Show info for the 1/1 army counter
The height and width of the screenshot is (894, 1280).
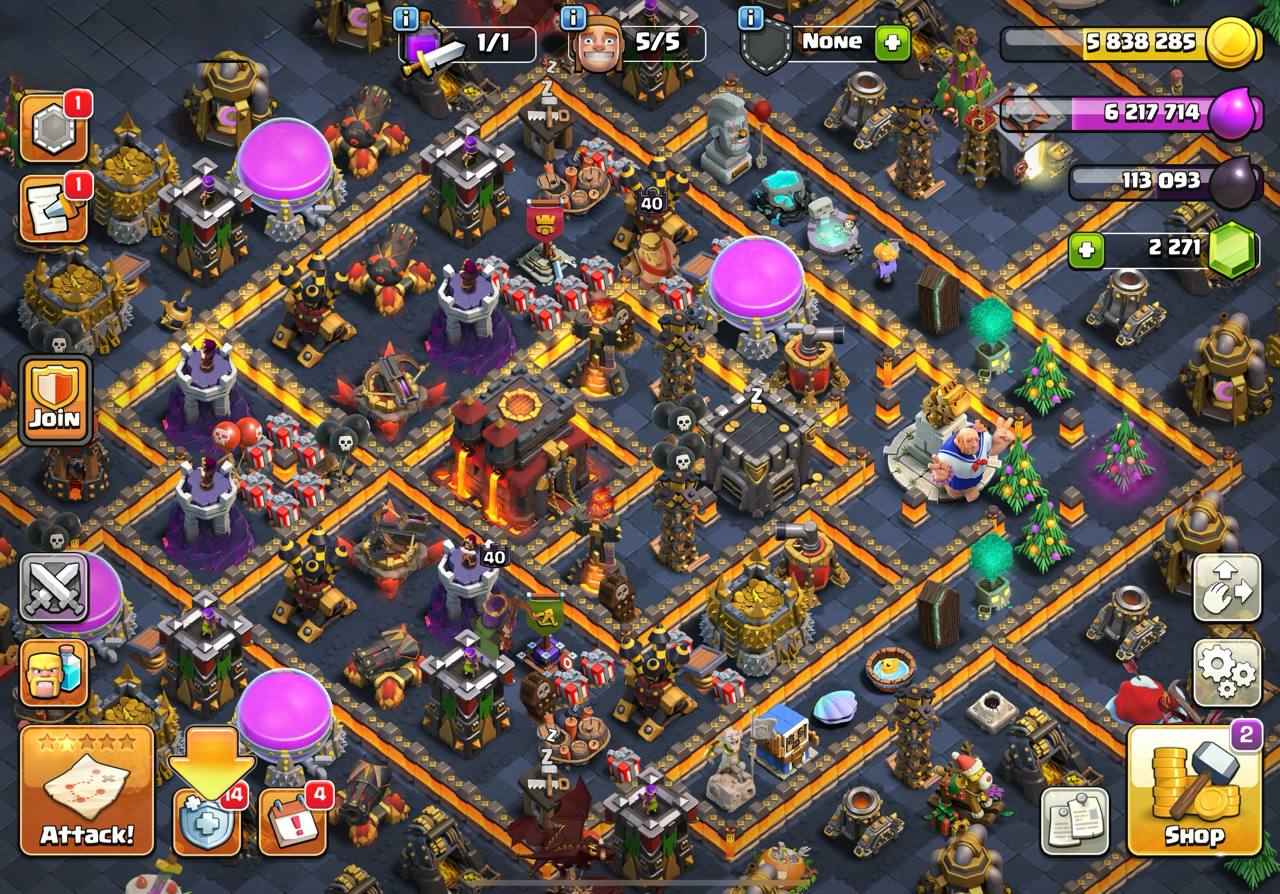(x=406, y=18)
